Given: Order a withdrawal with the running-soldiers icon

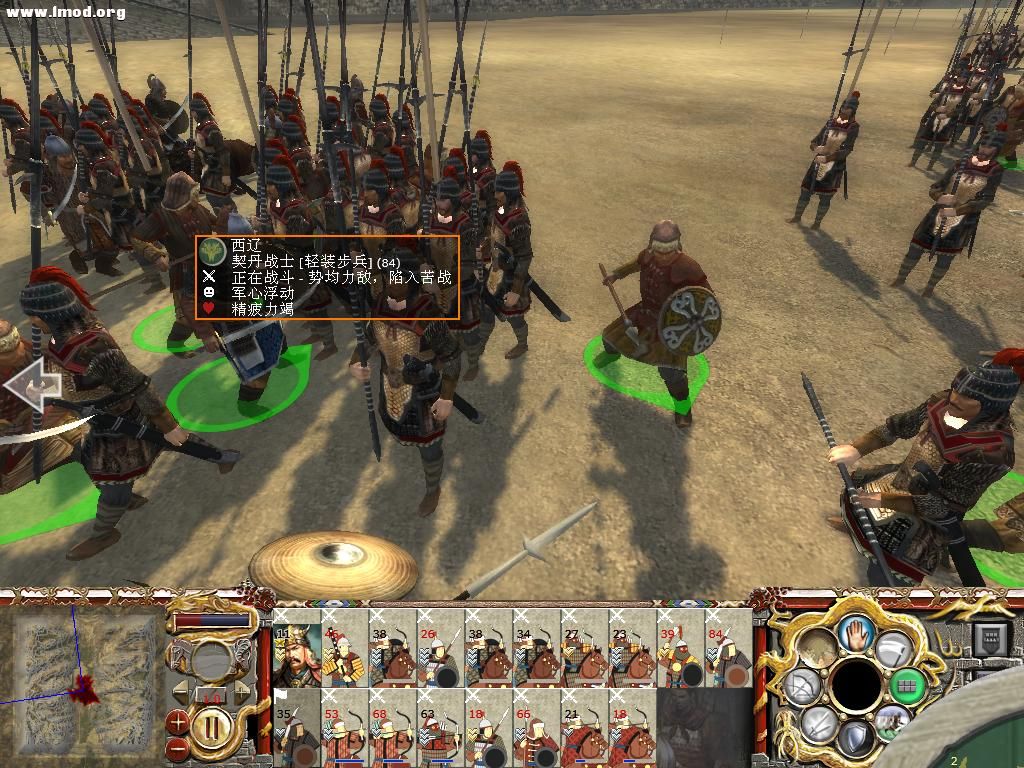Looking at the screenshot, I should (x=892, y=718).
